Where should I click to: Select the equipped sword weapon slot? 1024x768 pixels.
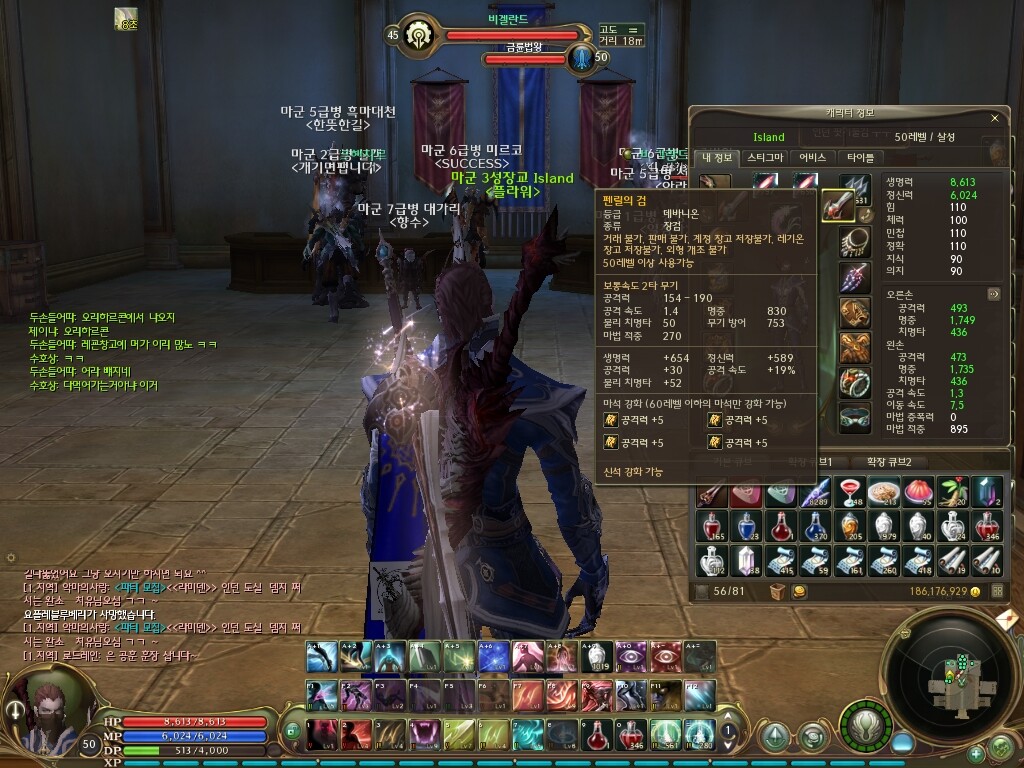click(x=837, y=206)
